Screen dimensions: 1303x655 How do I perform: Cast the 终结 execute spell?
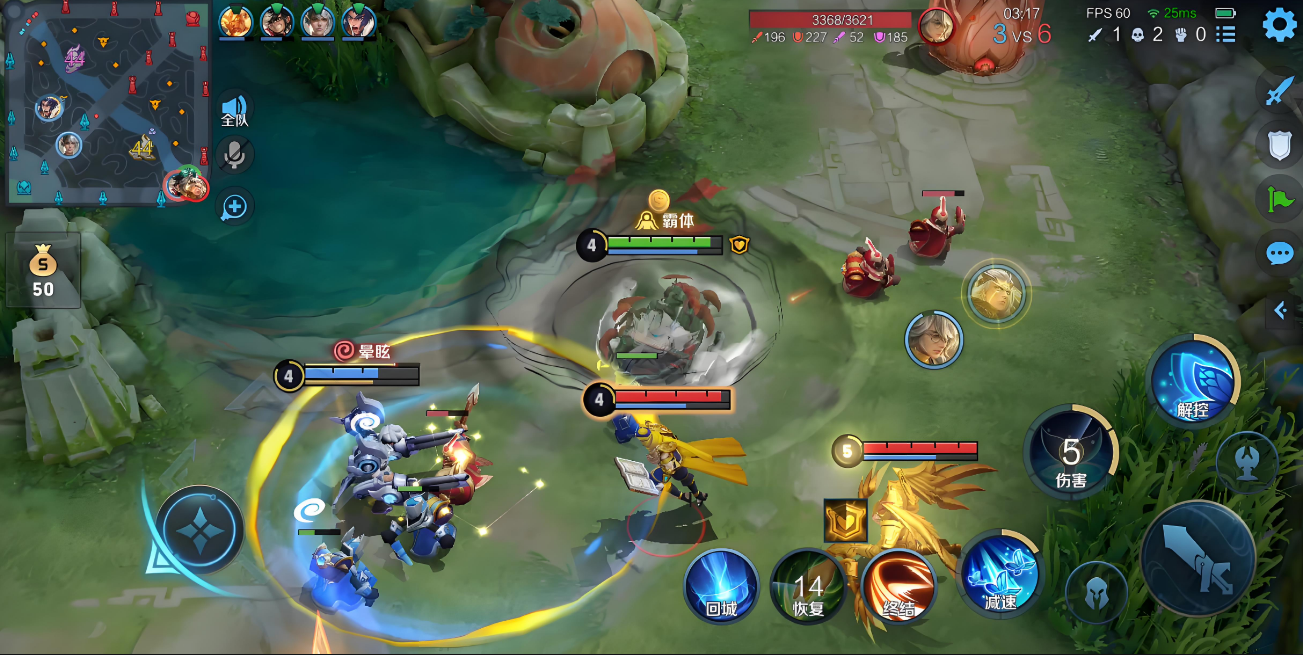point(898,585)
